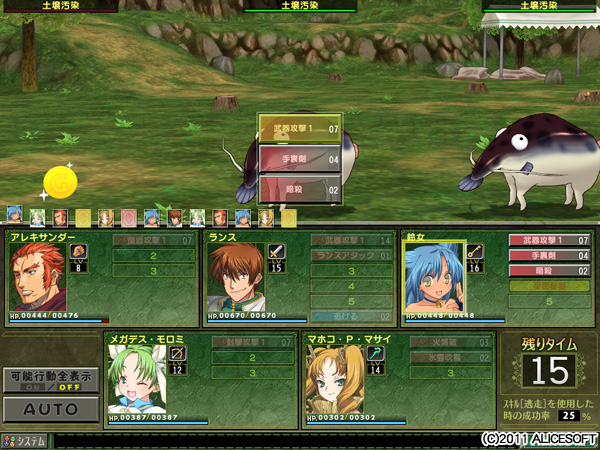Viewport: 600px width, 450px height.
Task: Pick 暗殺 in the popup skill list
Action: (300, 187)
